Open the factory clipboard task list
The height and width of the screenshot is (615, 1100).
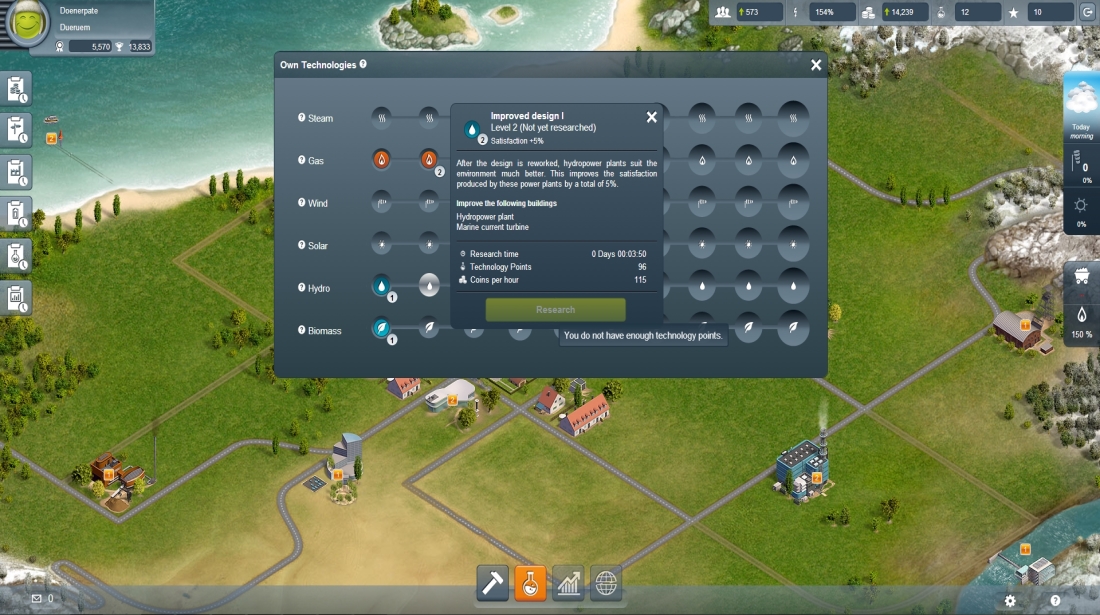(18, 171)
